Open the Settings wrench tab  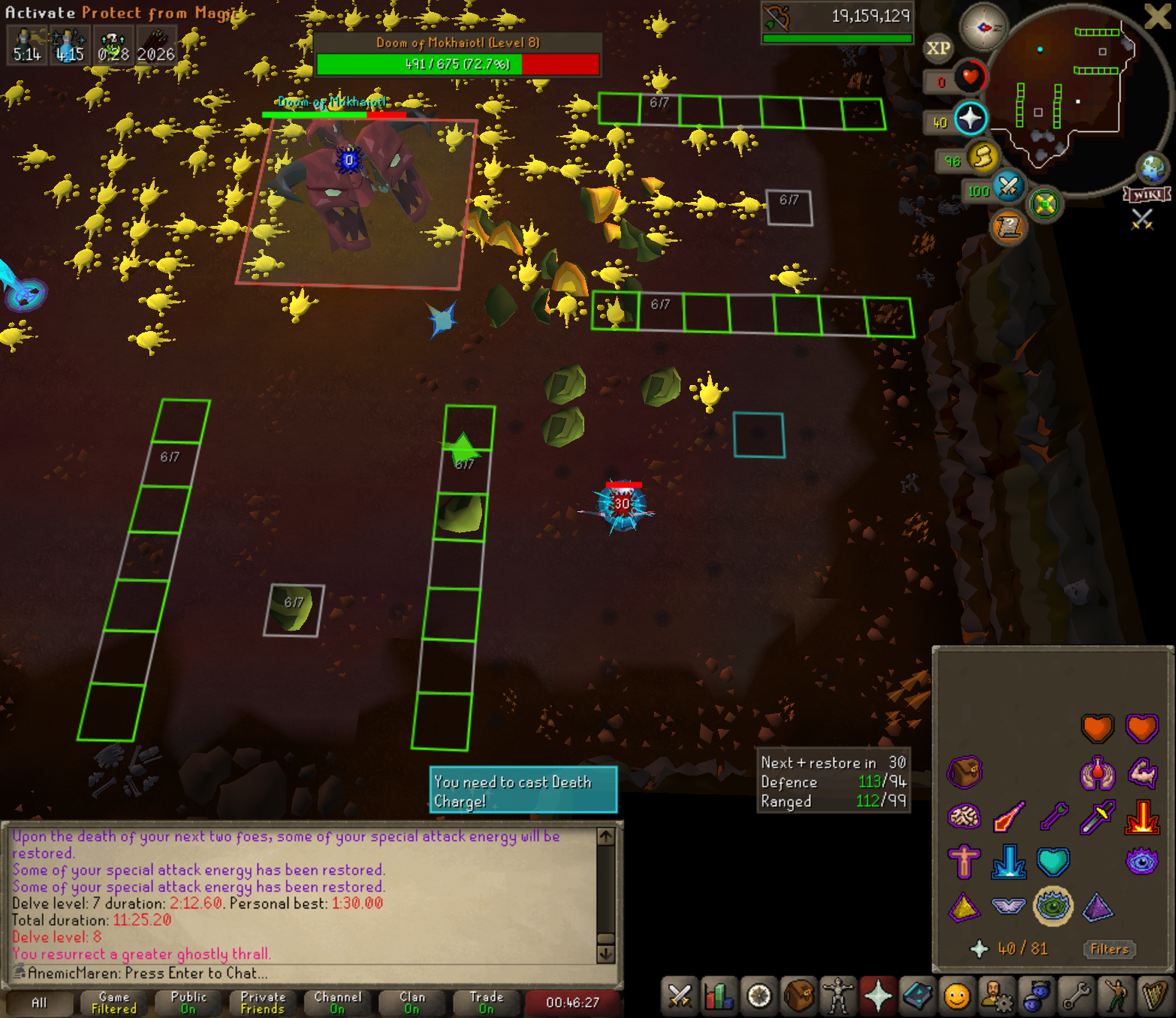tap(1076, 996)
